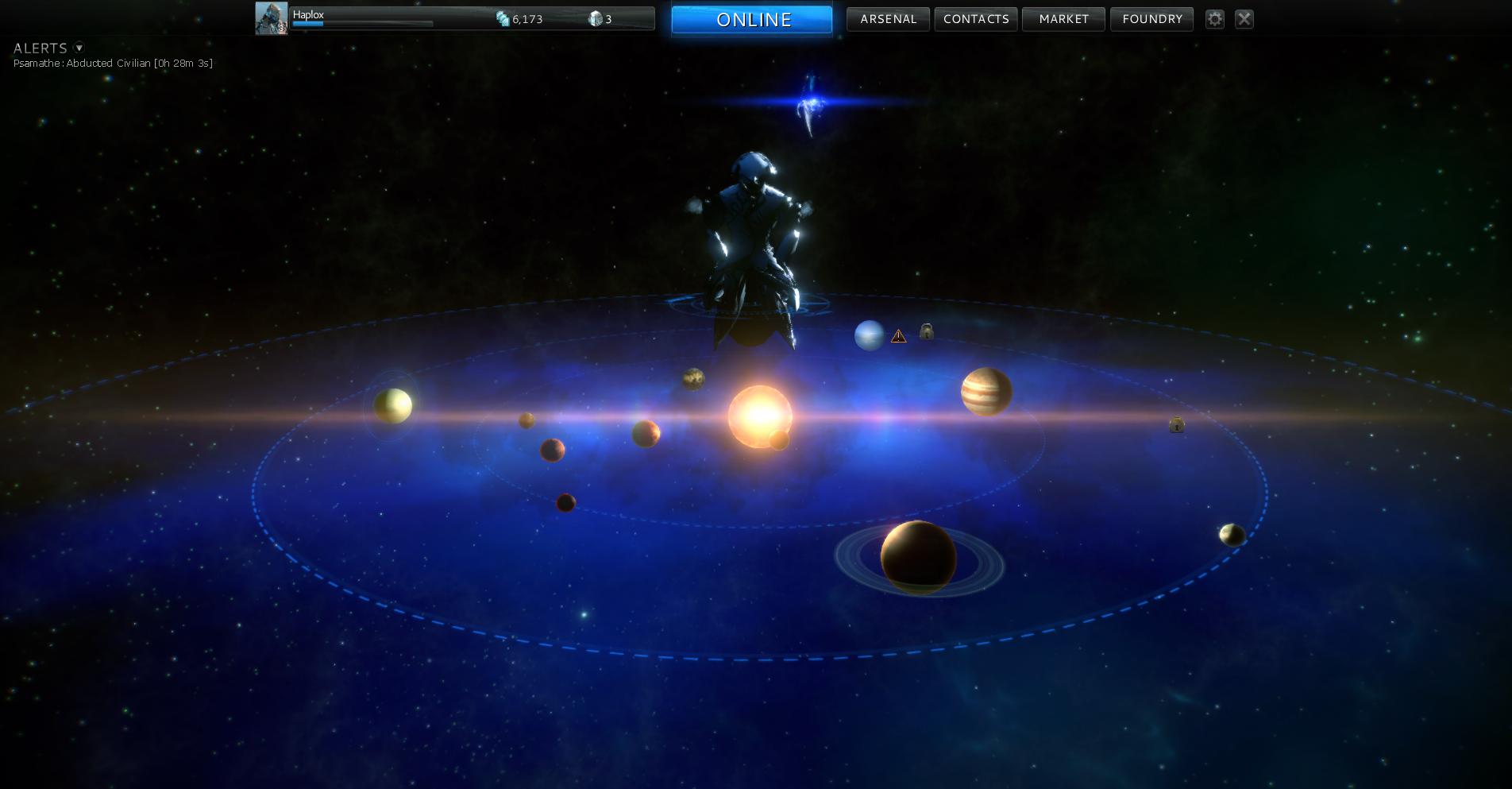Screen dimensions: 1512x789
Task: Select the striped planet Jupiter
Action: tap(986, 392)
